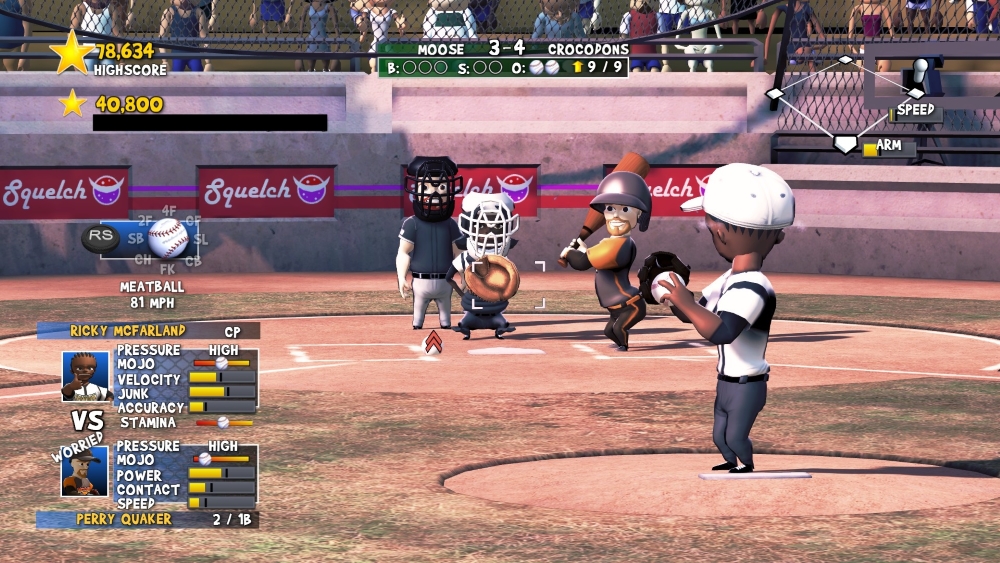Select the SB screwball pitch
1000x563 pixels.
click(x=135, y=240)
